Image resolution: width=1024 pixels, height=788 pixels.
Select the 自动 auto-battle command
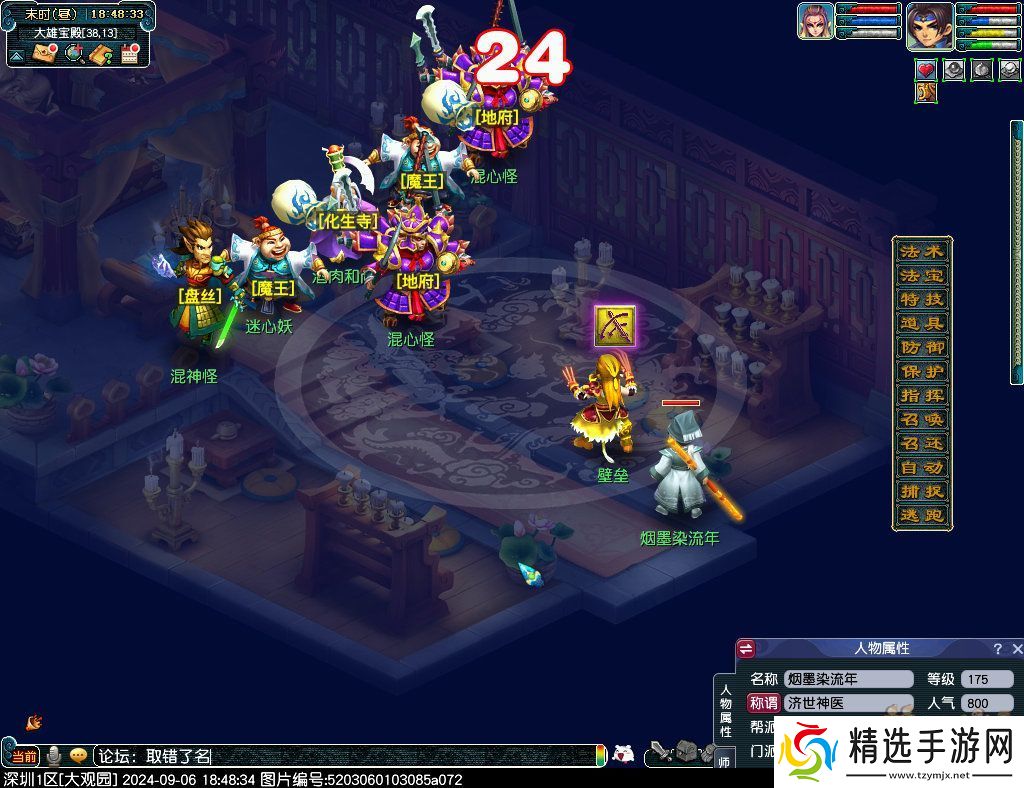pos(921,467)
